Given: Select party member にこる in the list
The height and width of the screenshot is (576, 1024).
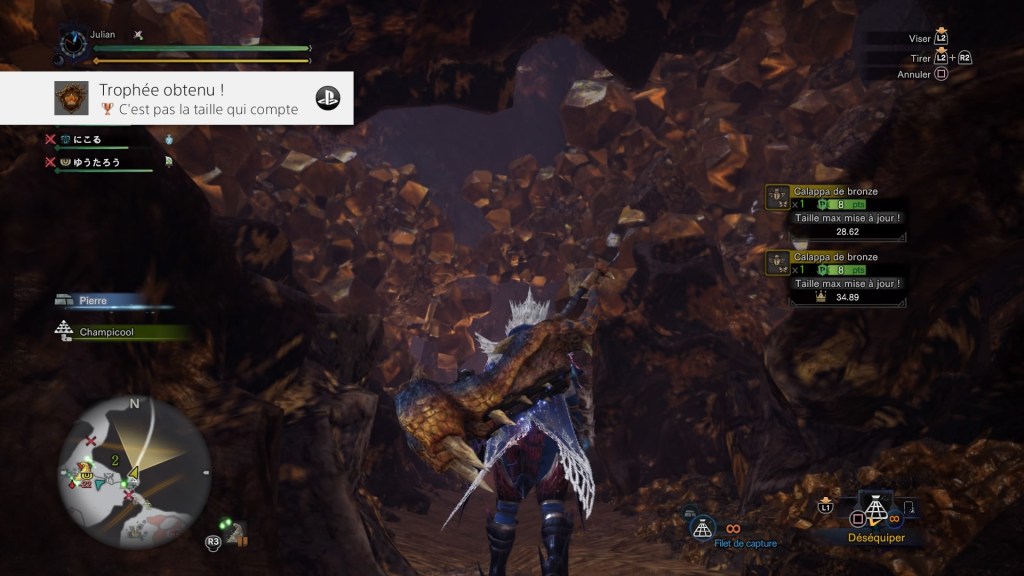Looking at the screenshot, I should (x=82, y=141).
